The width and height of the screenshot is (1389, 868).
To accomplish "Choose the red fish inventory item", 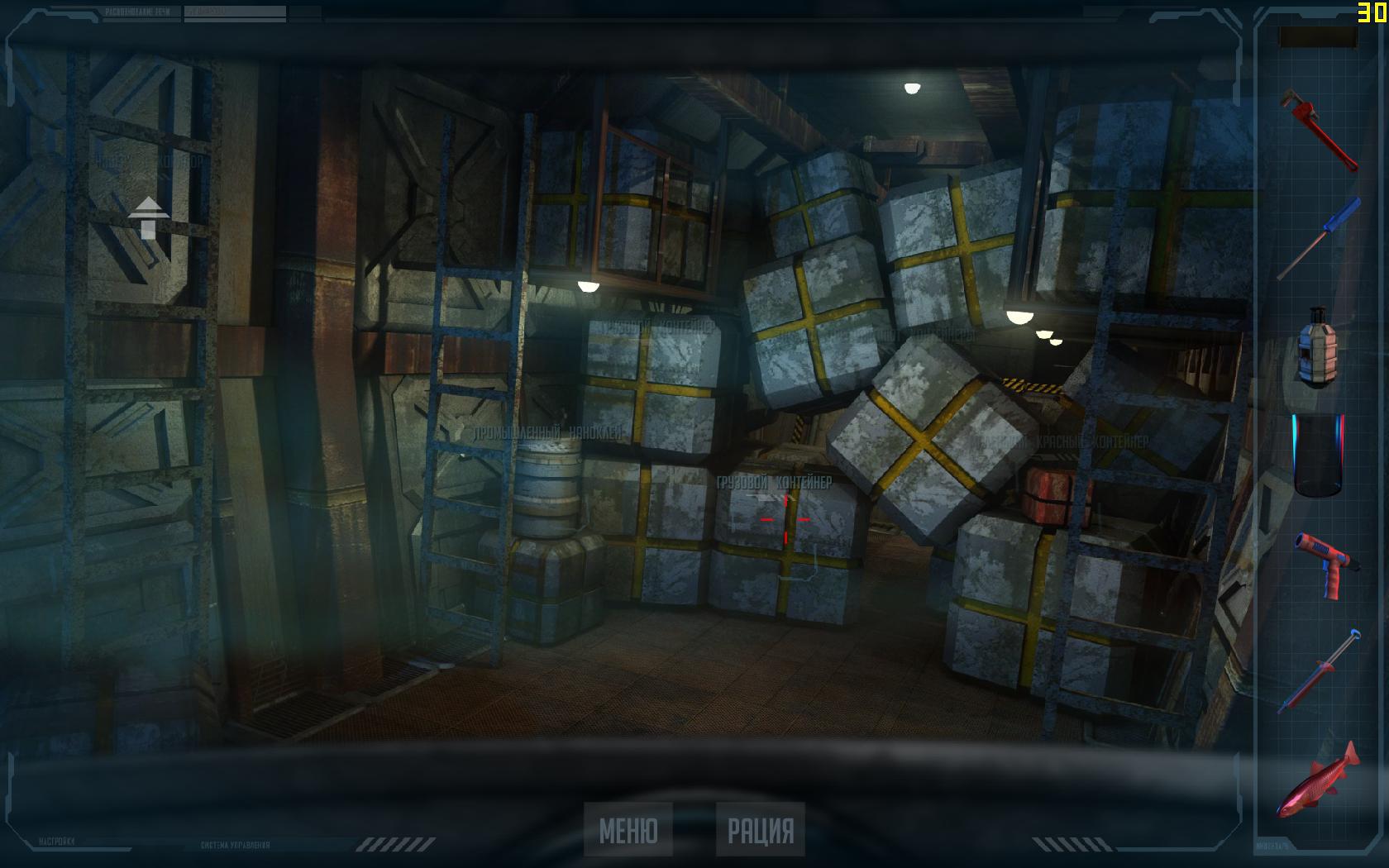I will tap(1318, 780).
